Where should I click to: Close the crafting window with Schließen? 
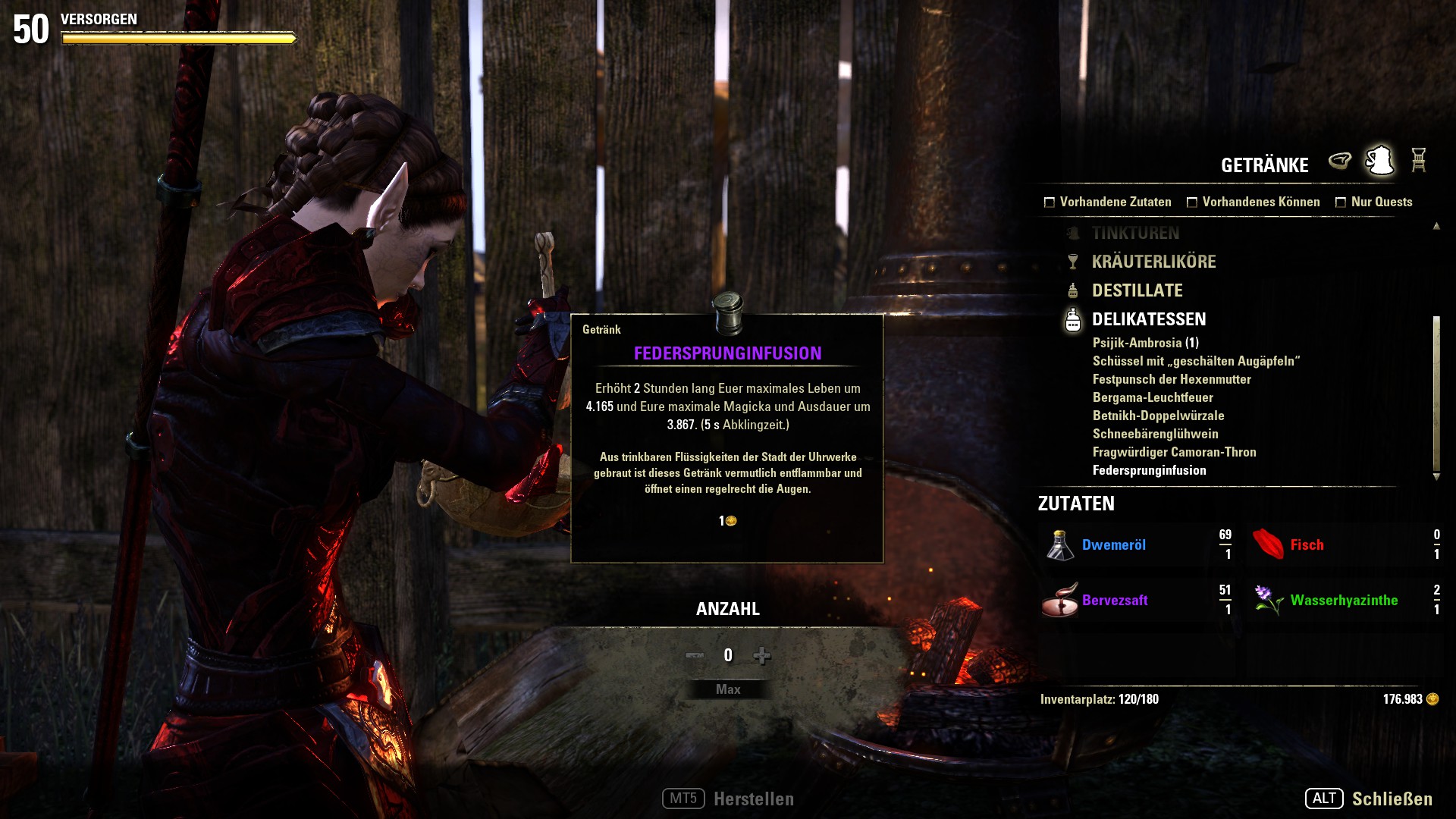tap(1392, 799)
